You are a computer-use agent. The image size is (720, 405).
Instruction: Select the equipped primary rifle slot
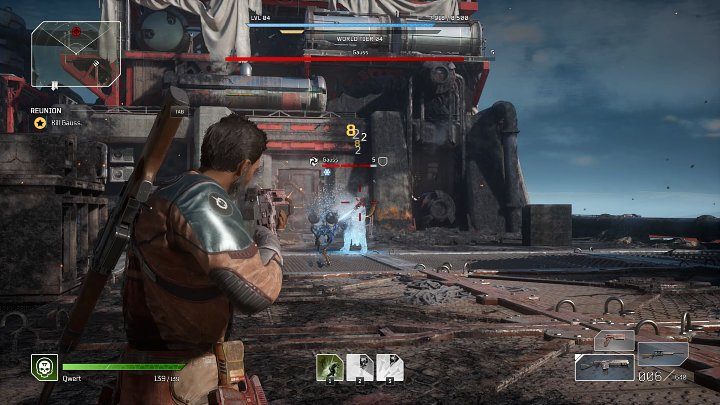point(605,368)
